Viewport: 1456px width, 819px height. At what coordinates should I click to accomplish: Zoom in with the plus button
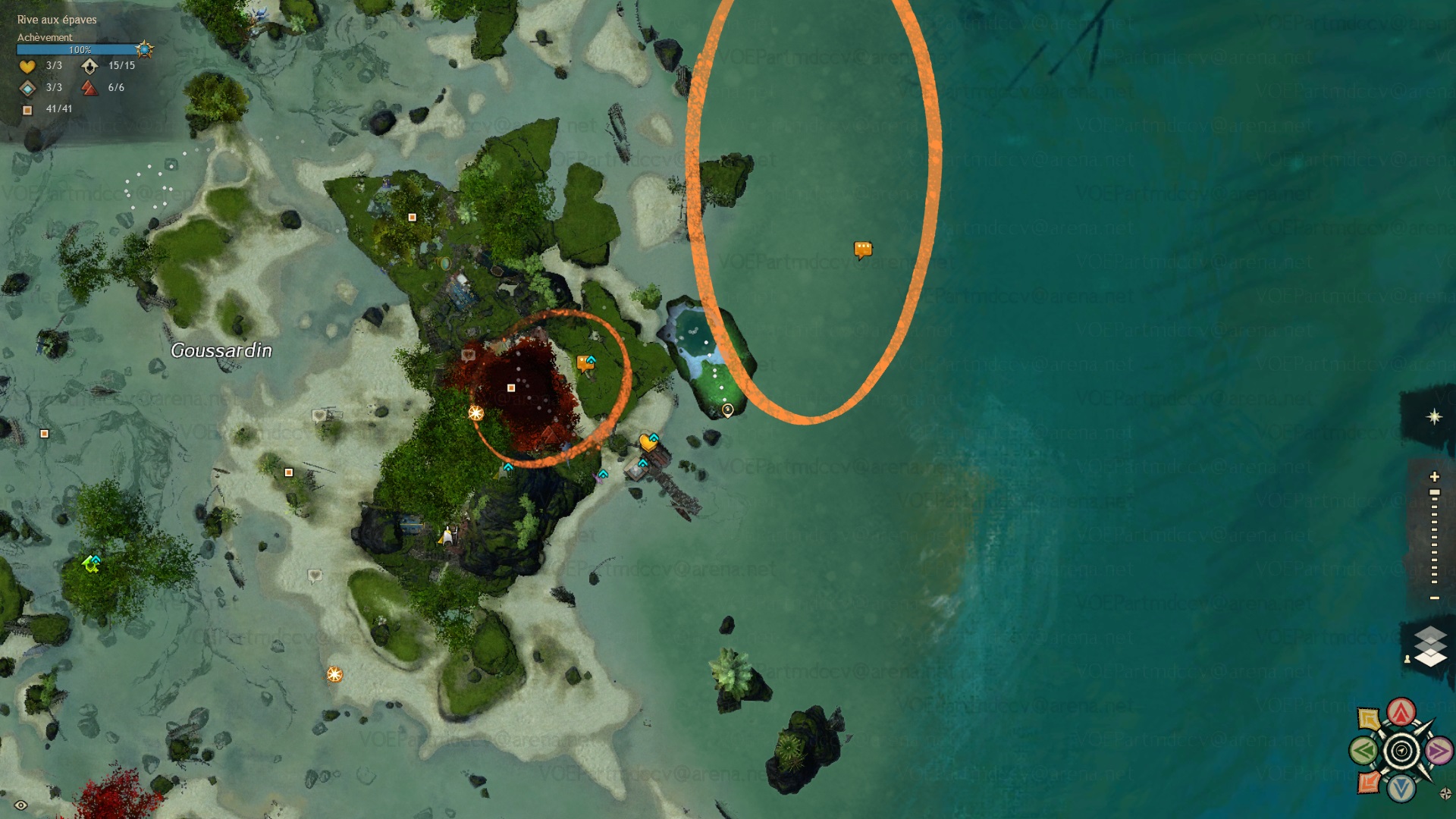point(1434,477)
